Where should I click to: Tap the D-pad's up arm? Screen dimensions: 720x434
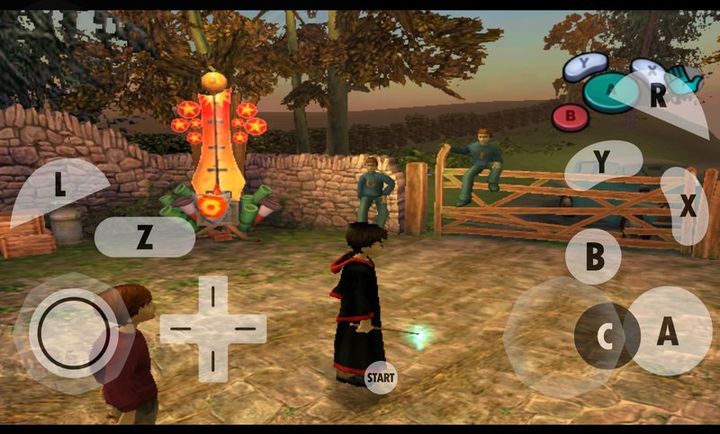(213, 294)
